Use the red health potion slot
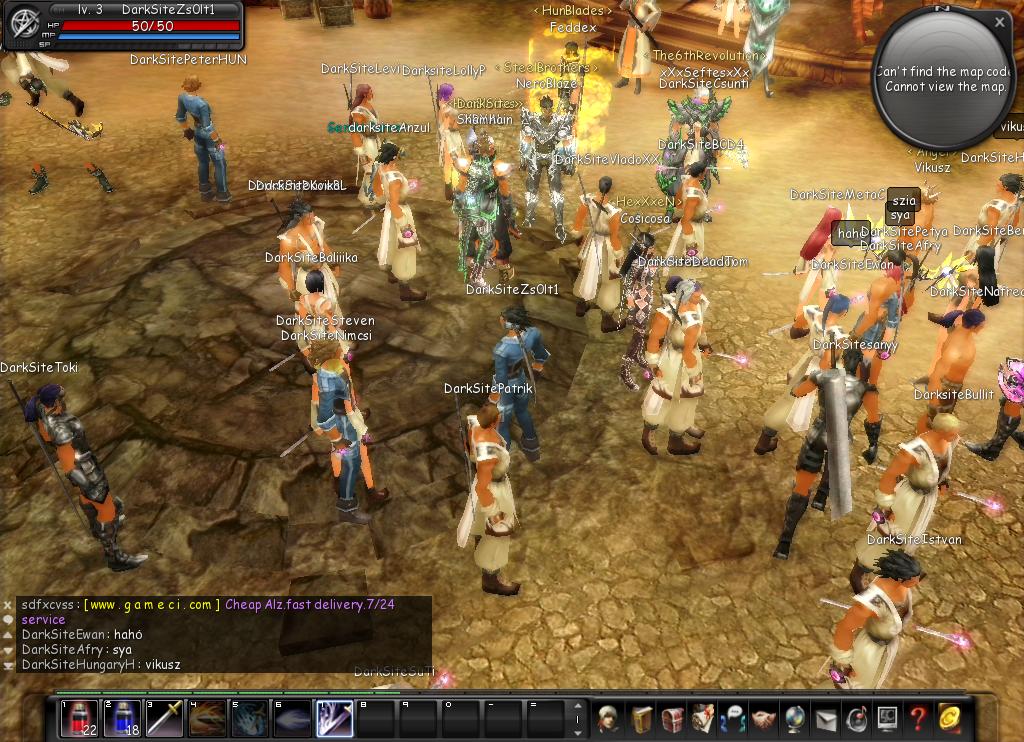 tap(79, 719)
